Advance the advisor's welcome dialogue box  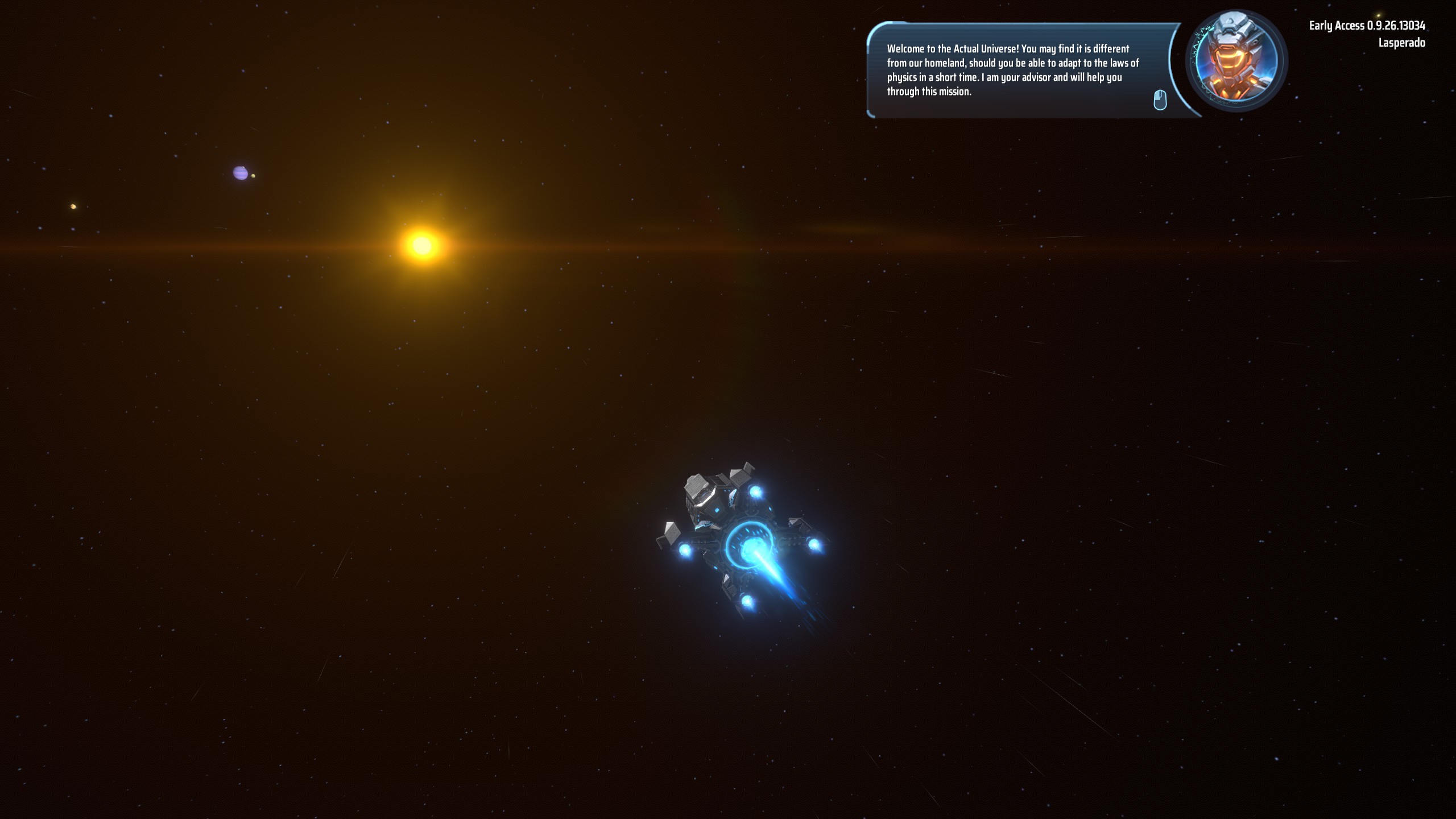1159,100
